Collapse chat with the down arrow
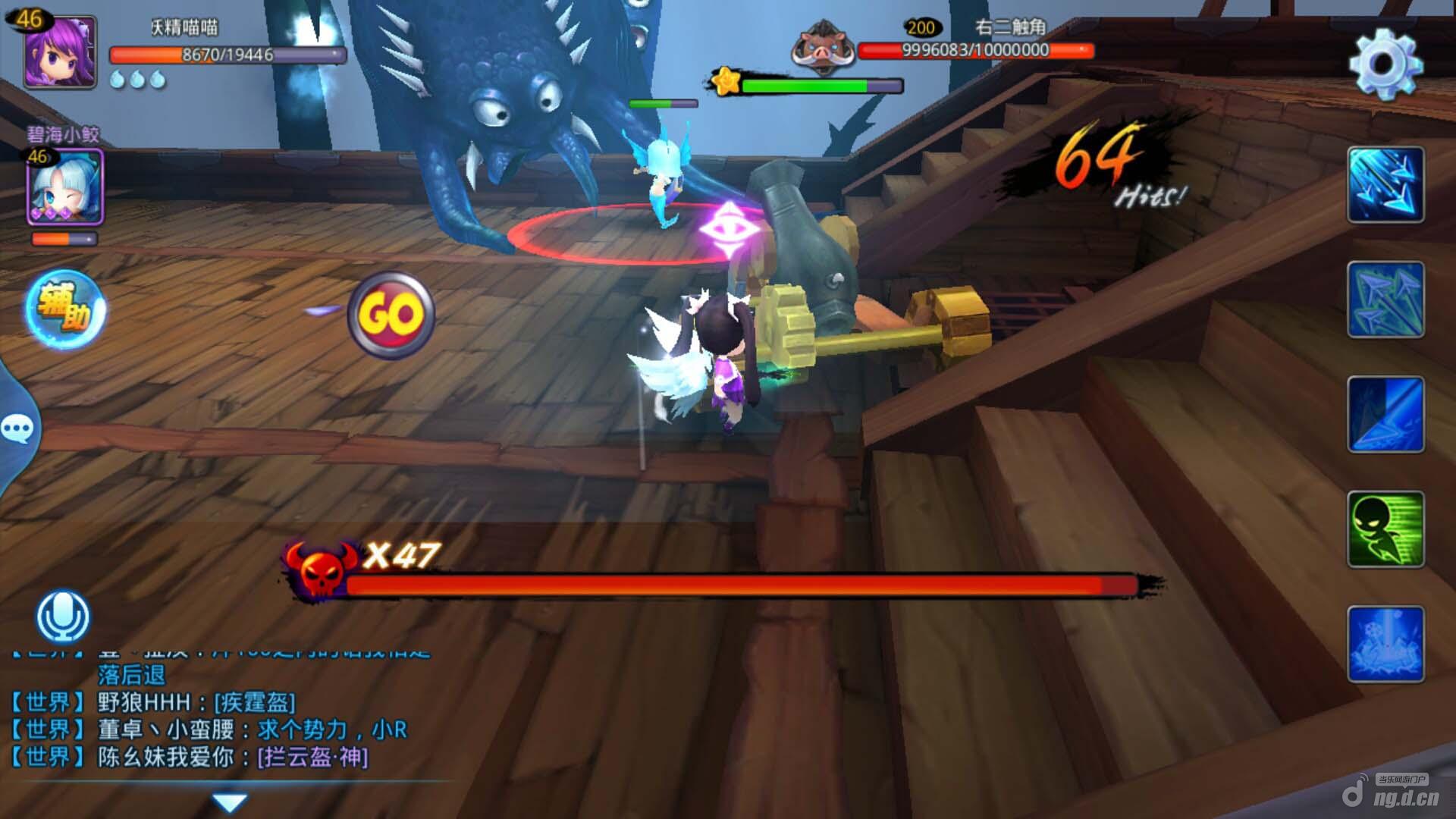Image resolution: width=1456 pixels, height=819 pixels. click(x=229, y=802)
